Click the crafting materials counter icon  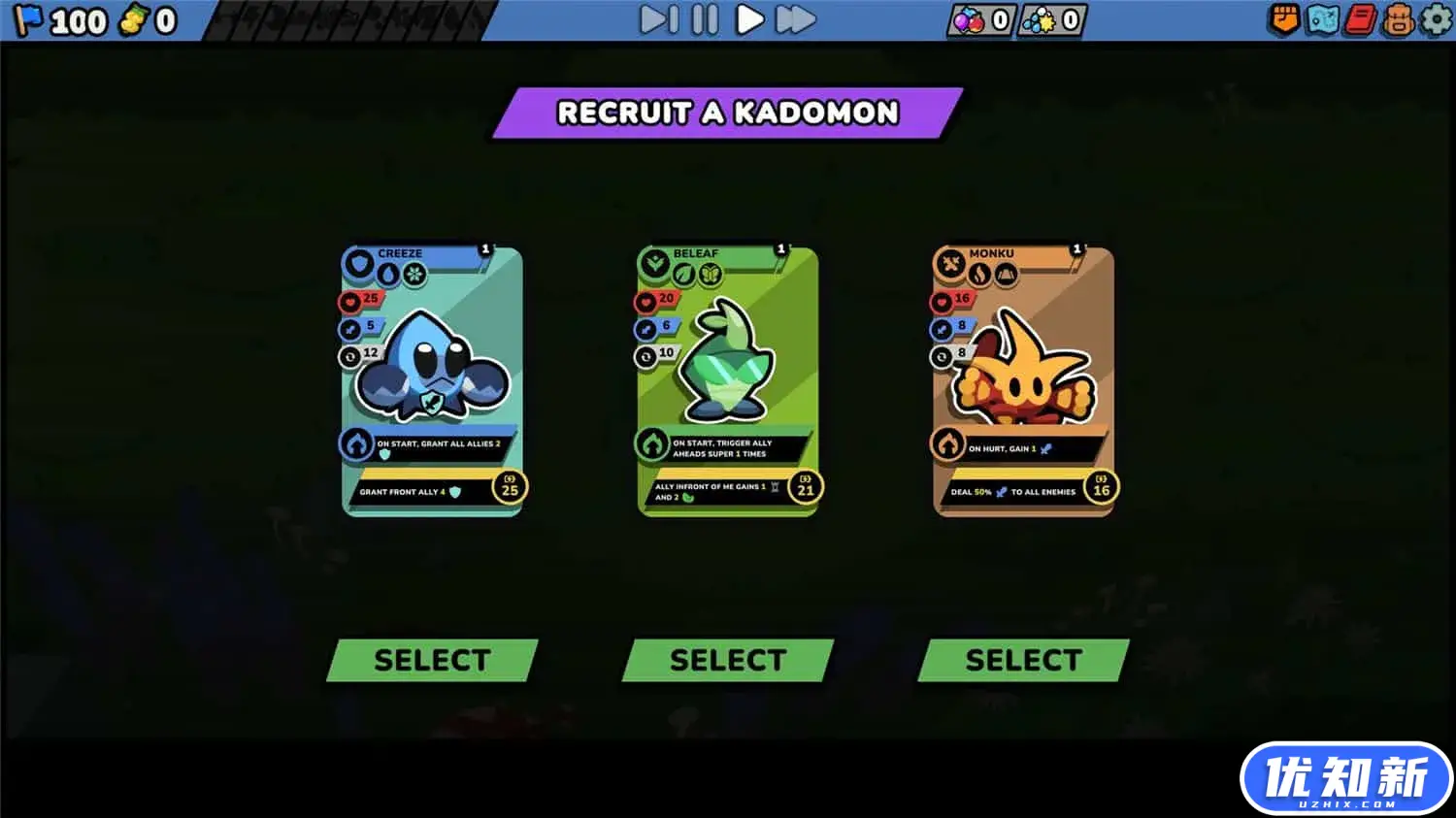point(1041,18)
